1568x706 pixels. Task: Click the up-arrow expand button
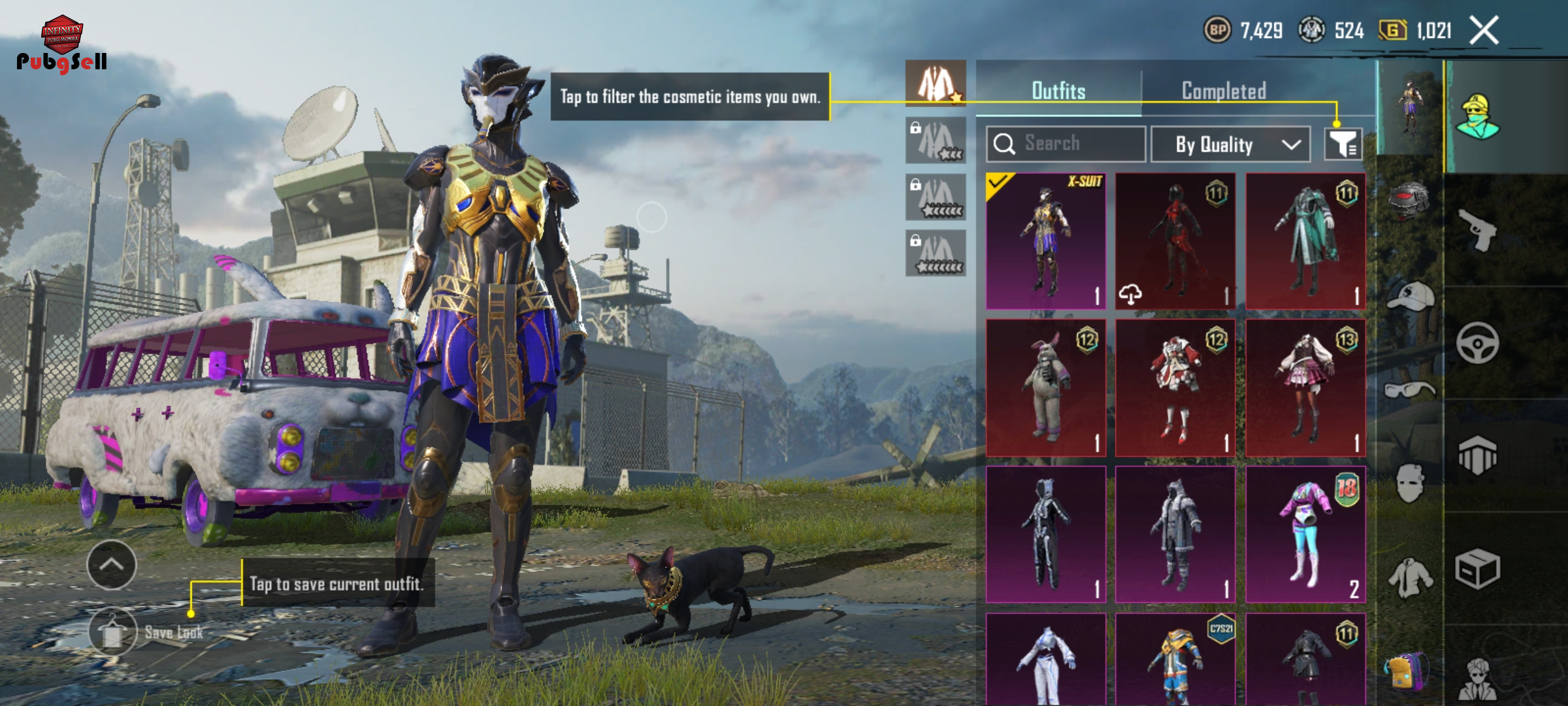click(x=112, y=565)
